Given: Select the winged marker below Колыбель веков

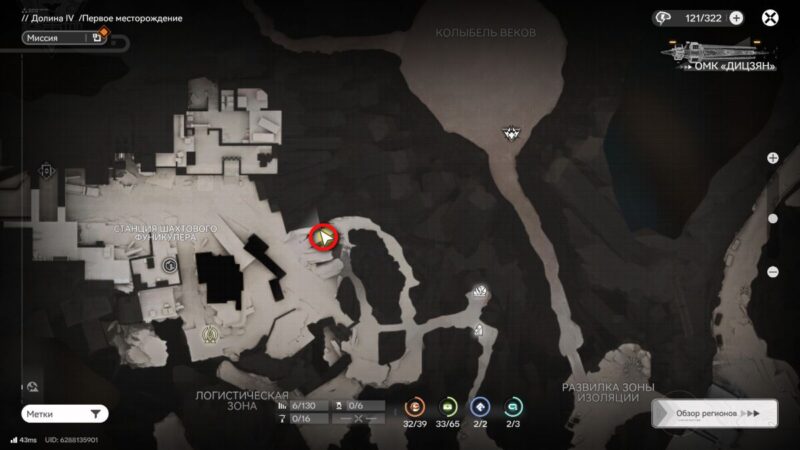Looking at the screenshot, I should pyautogui.click(x=514, y=132).
